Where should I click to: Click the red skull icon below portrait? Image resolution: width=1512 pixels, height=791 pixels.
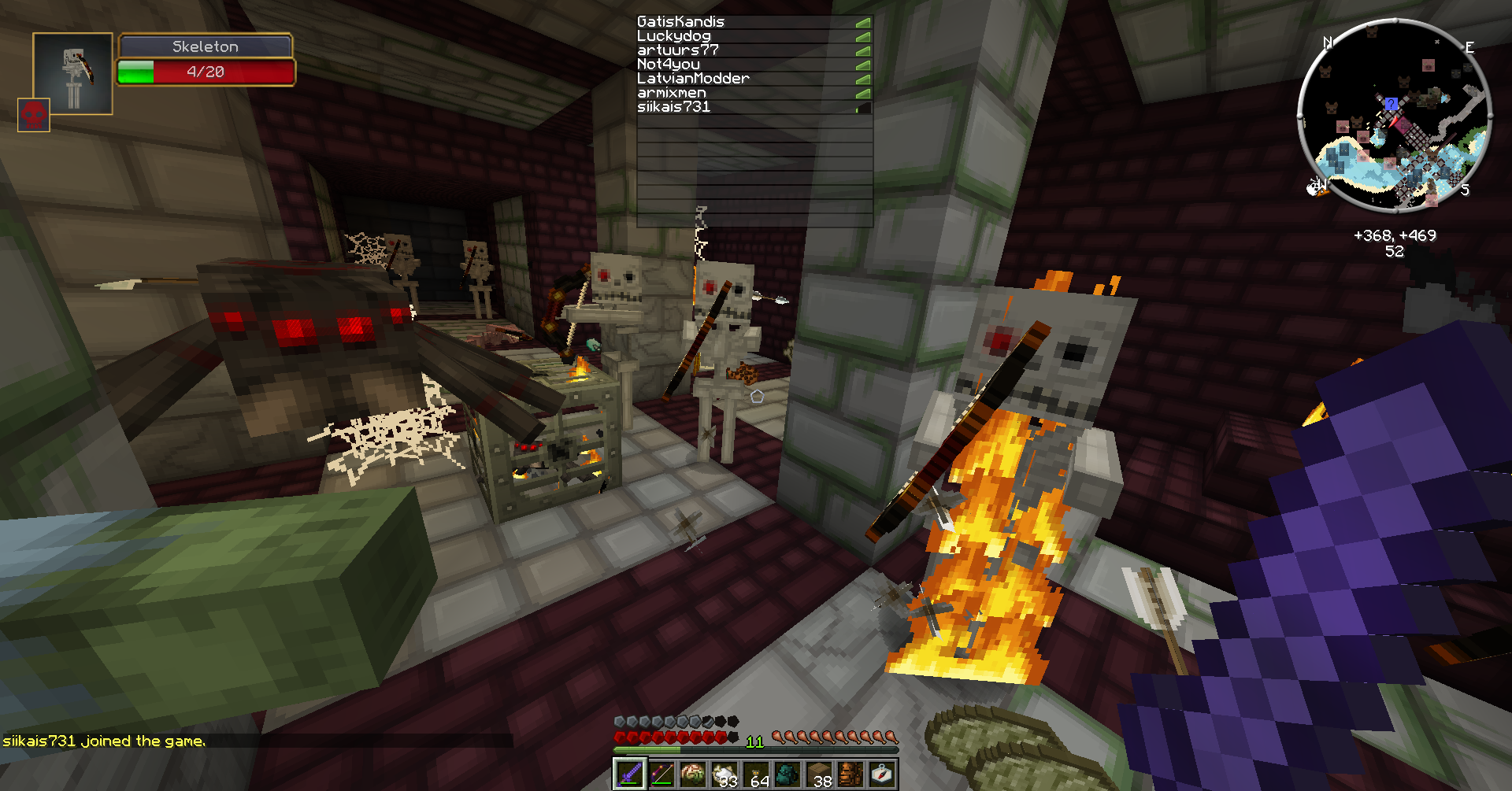[x=34, y=115]
